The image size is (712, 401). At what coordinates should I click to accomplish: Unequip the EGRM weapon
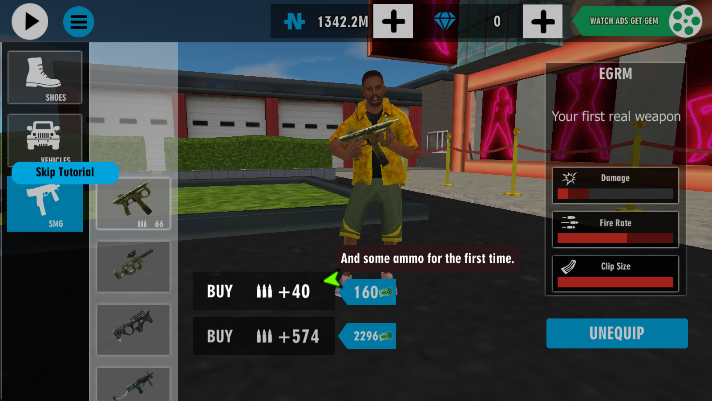click(616, 333)
